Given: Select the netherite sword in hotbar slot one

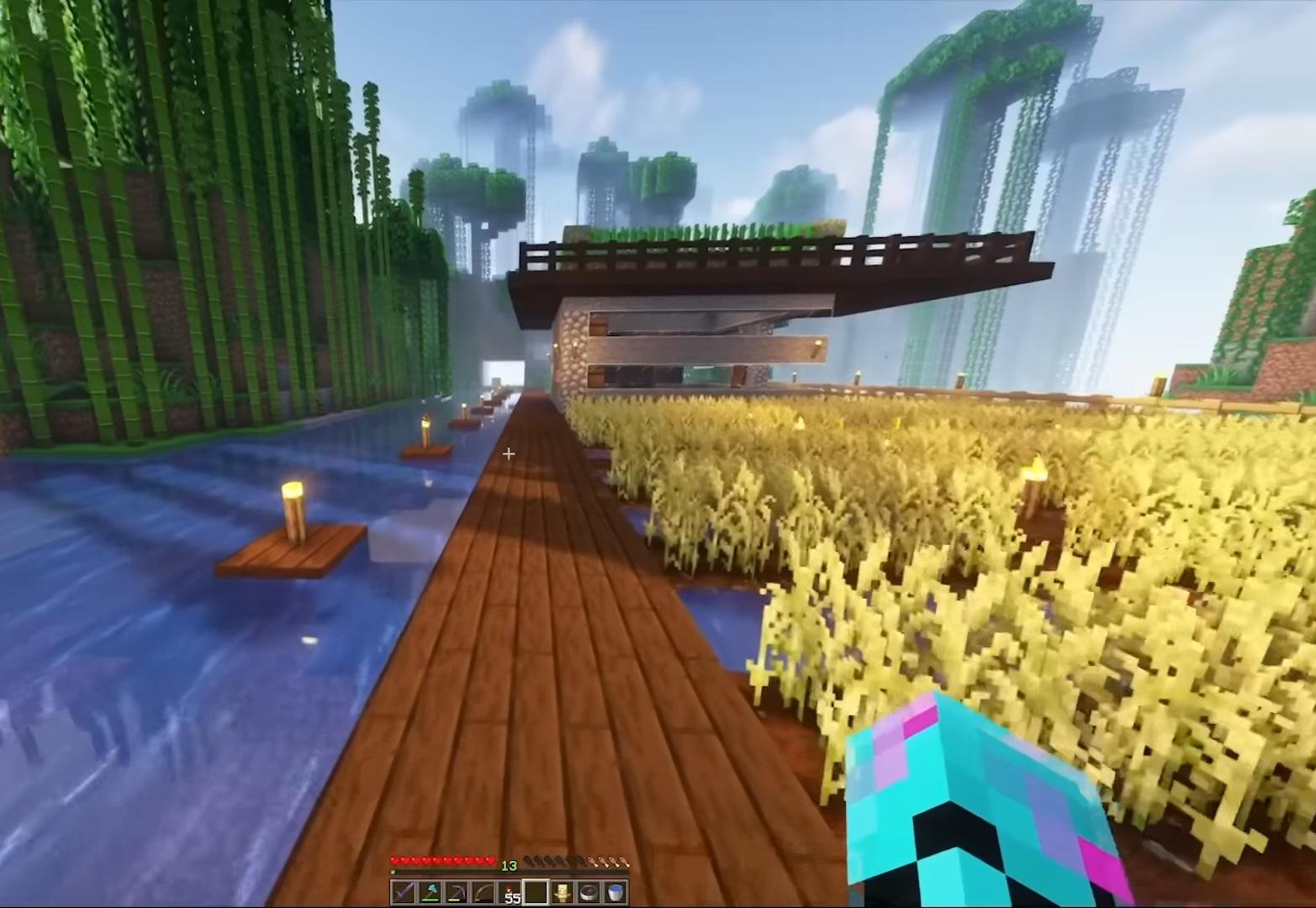Looking at the screenshot, I should click(x=402, y=891).
